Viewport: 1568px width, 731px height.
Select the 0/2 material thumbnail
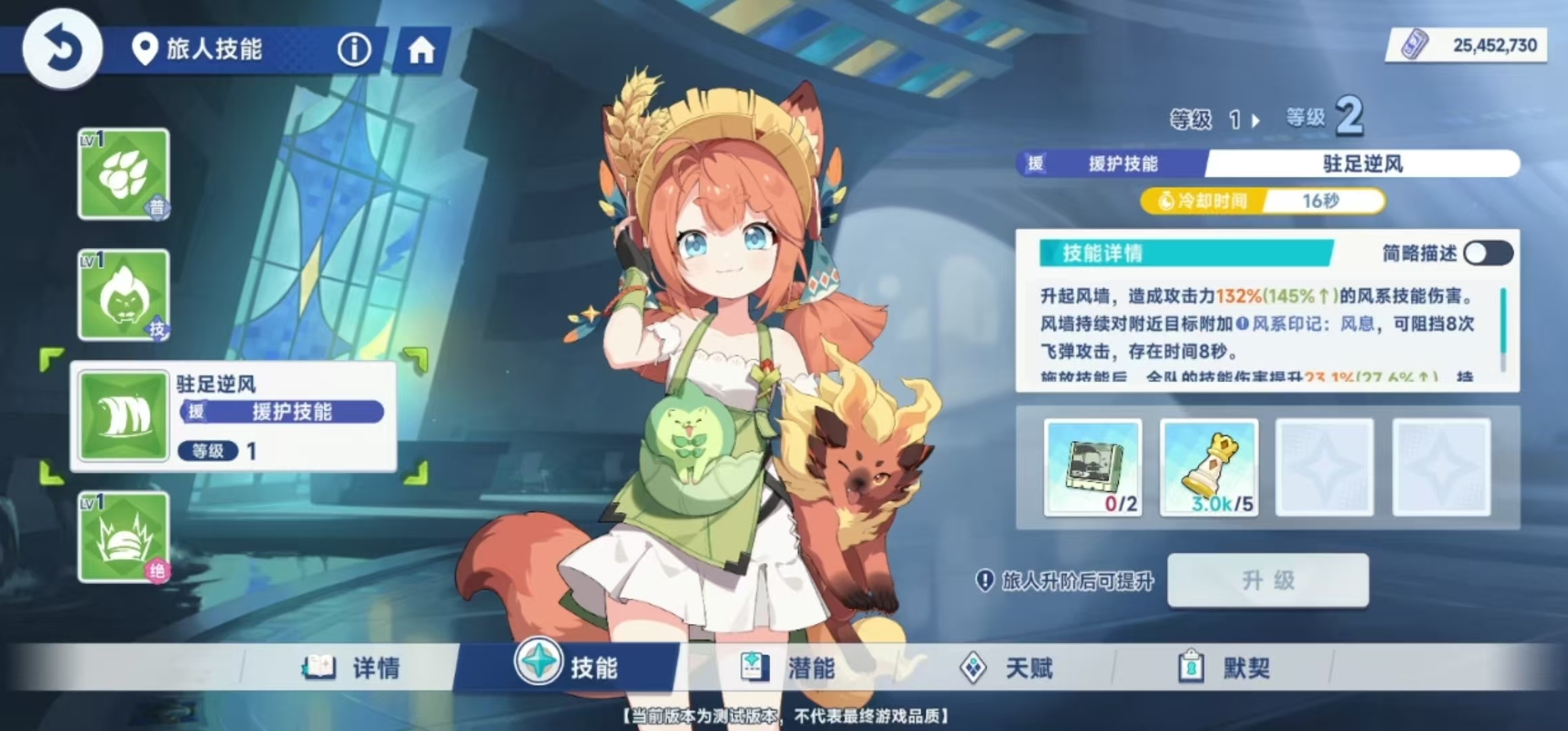[1093, 467]
